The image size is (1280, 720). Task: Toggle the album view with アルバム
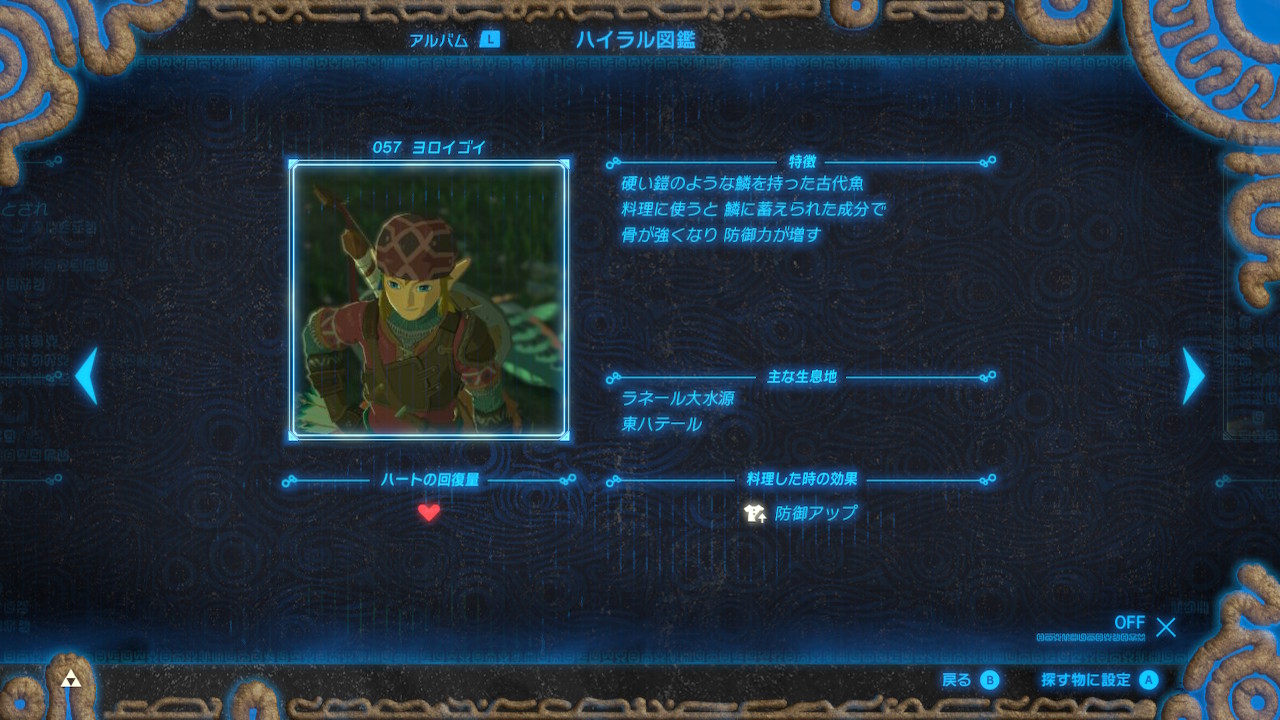coord(437,38)
